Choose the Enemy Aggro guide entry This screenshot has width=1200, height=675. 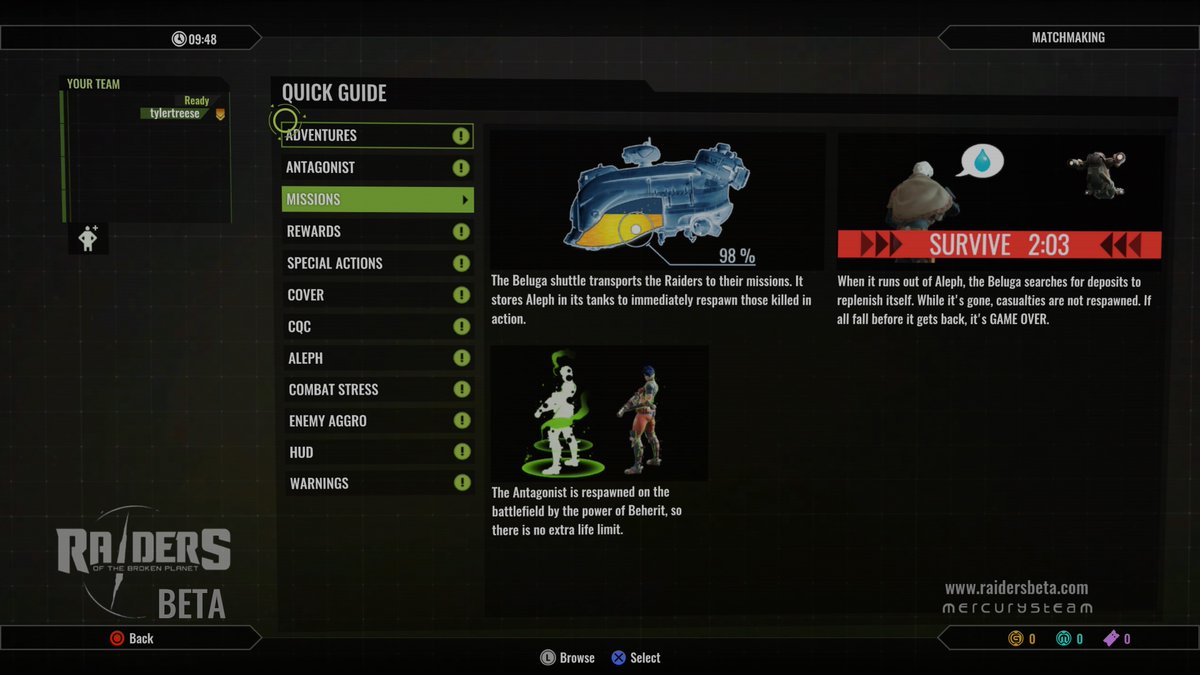pyautogui.click(x=375, y=421)
